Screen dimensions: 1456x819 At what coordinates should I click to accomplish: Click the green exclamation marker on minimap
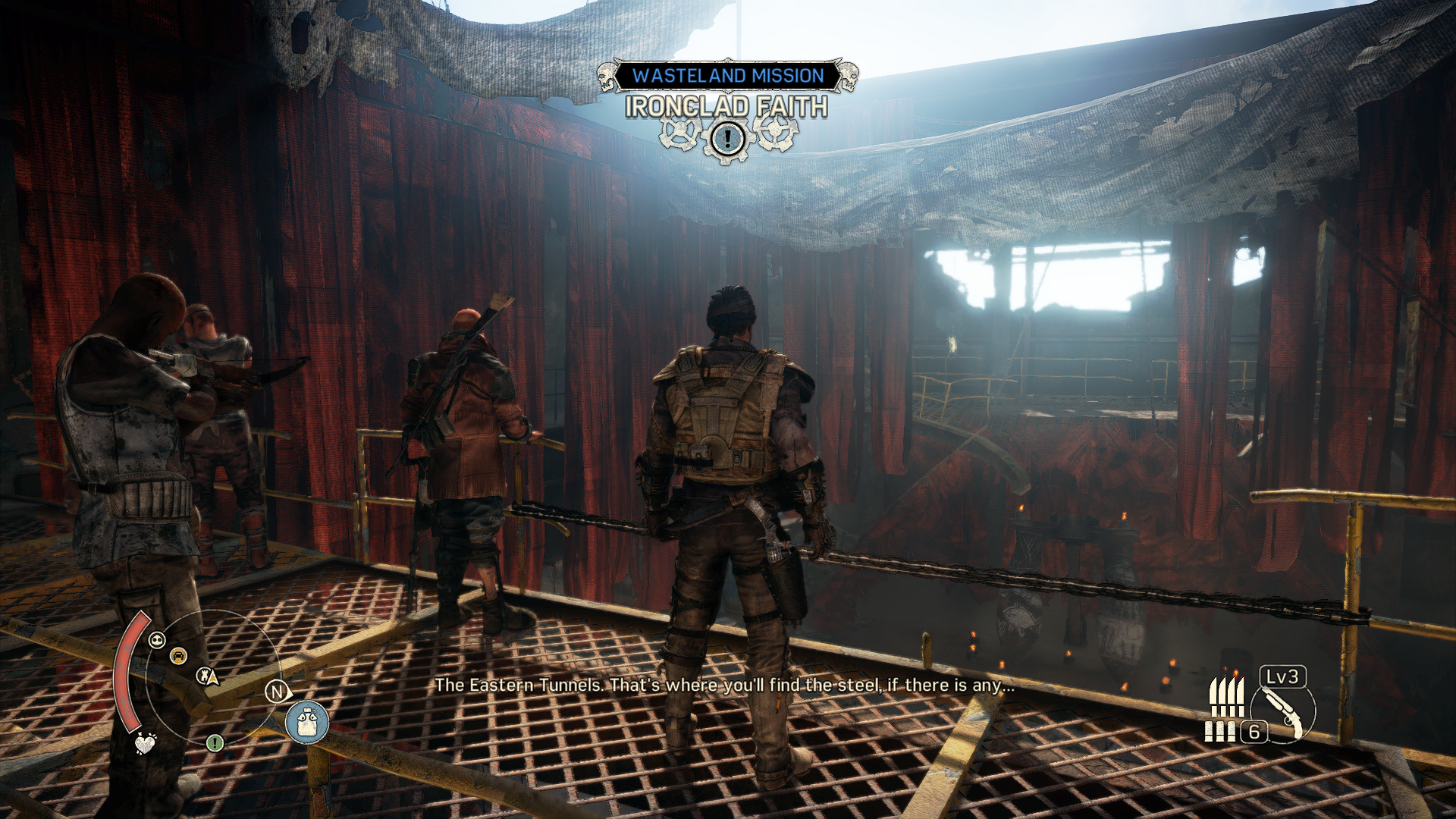point(215,742)
